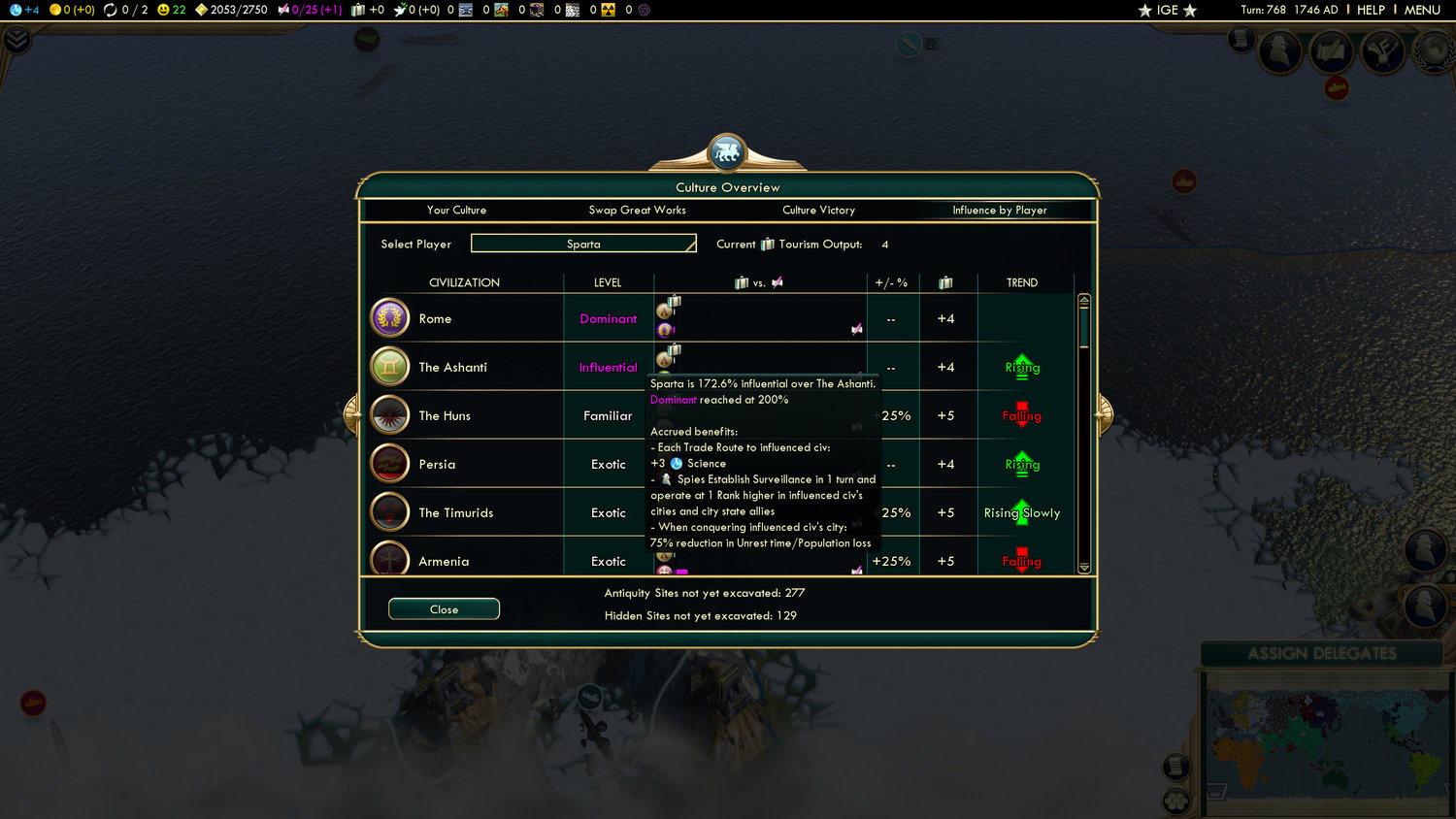Switch to the Culture Victory tab
This screenshot has width=1456, height=819.
818,210
